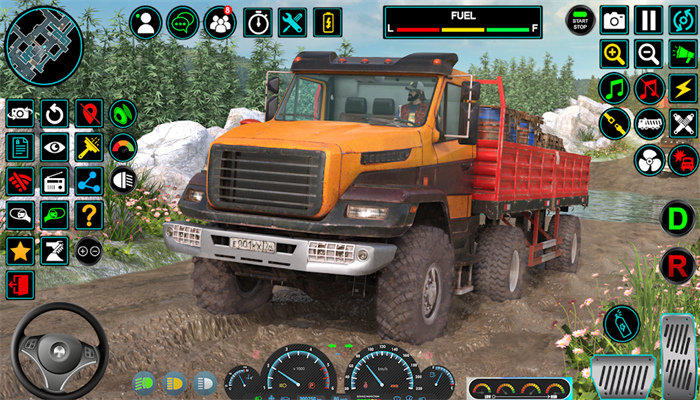Take a screenshot with the camera button
The width and height of the screenshot is (700, 400).
click(614, 20)
